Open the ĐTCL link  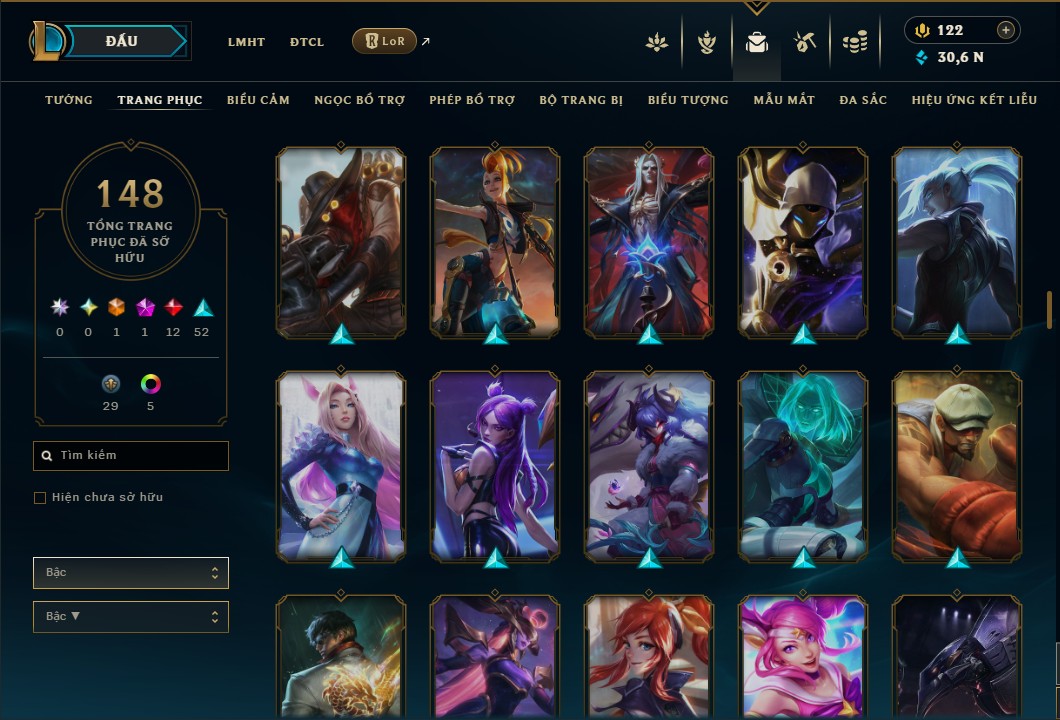click(307, 42)
